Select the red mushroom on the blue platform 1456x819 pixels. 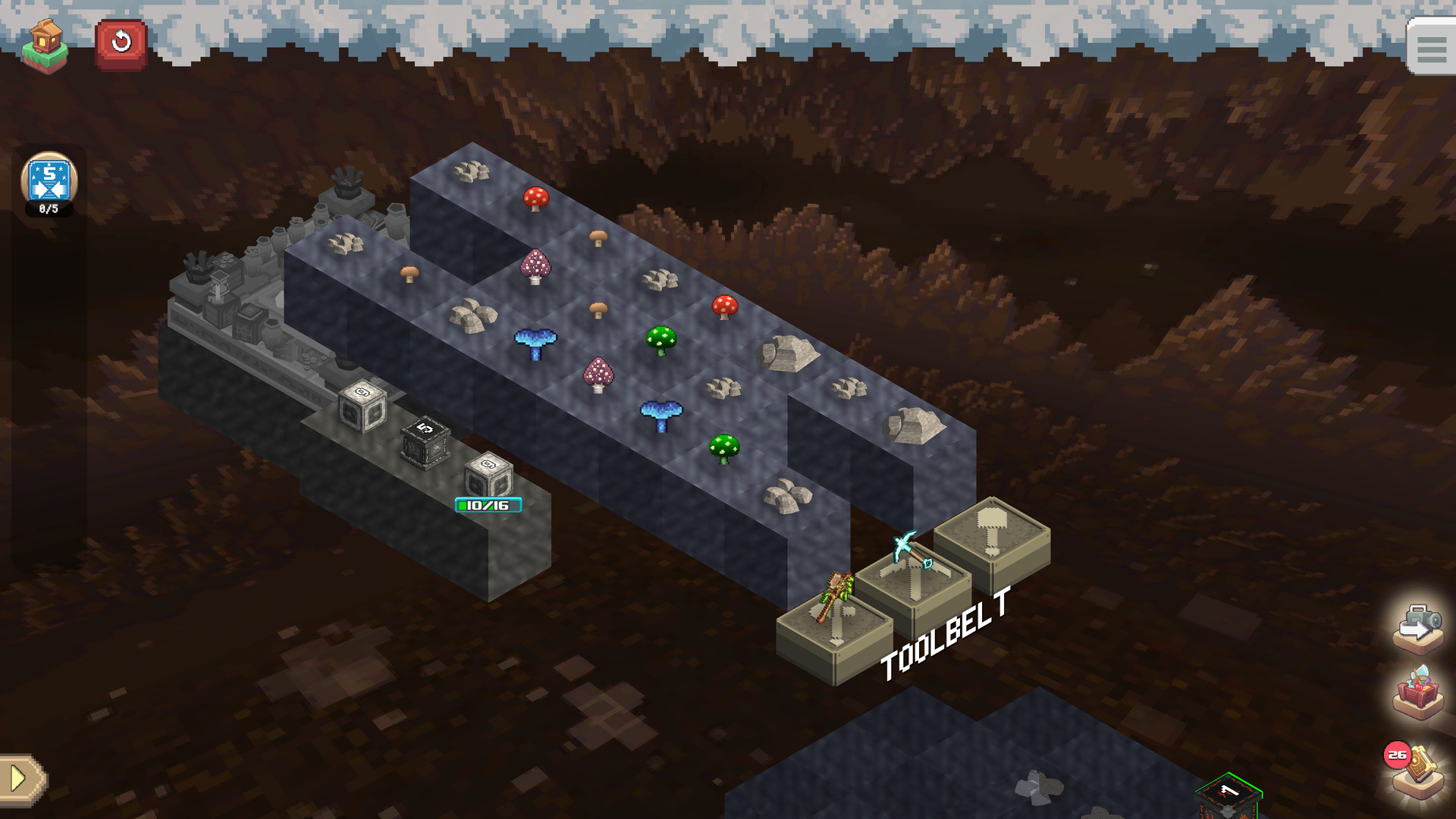[535, 199]
